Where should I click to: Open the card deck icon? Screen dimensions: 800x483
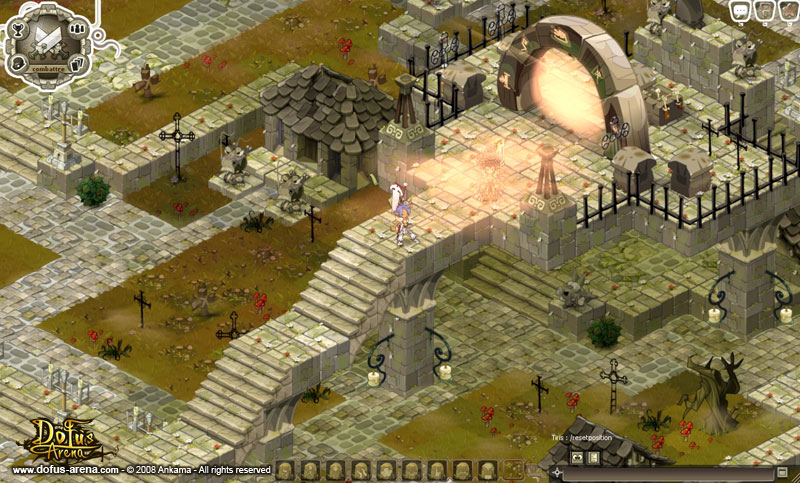[77, 65]
